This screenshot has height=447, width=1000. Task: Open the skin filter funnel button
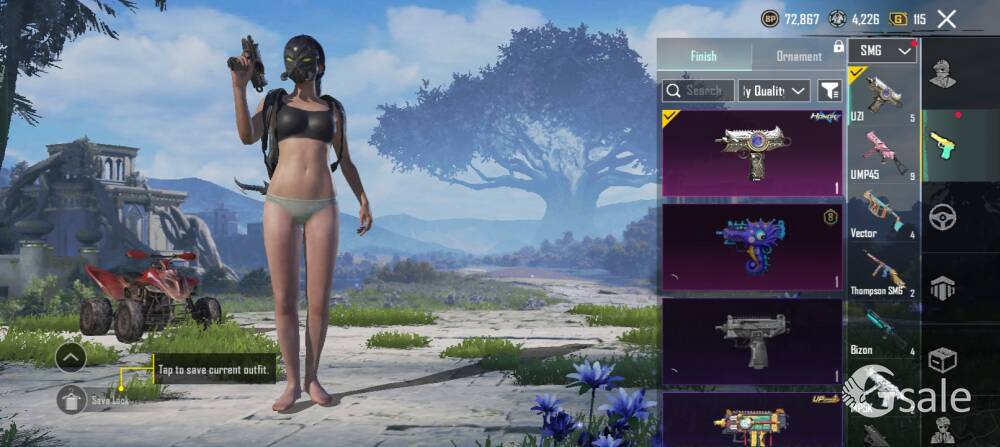[x=829, y=90]
